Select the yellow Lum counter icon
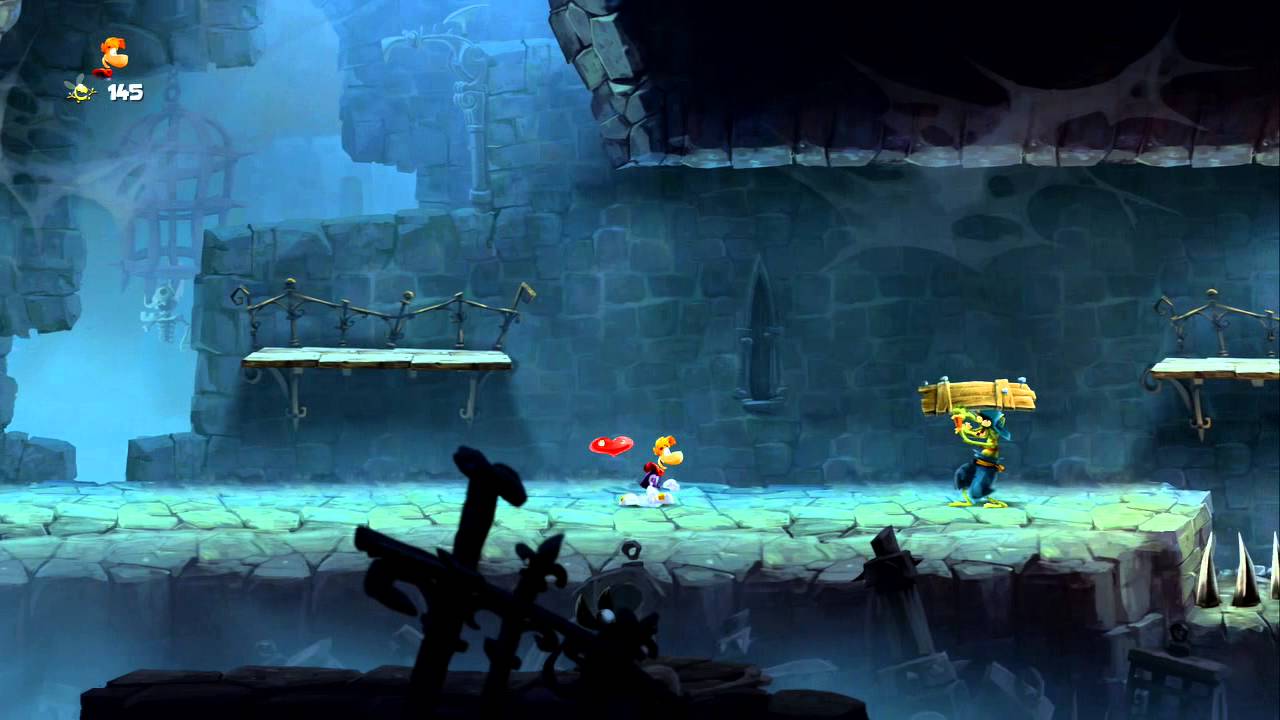The width and height of the screenshot is (1280, 720). [x=79, y=90]
